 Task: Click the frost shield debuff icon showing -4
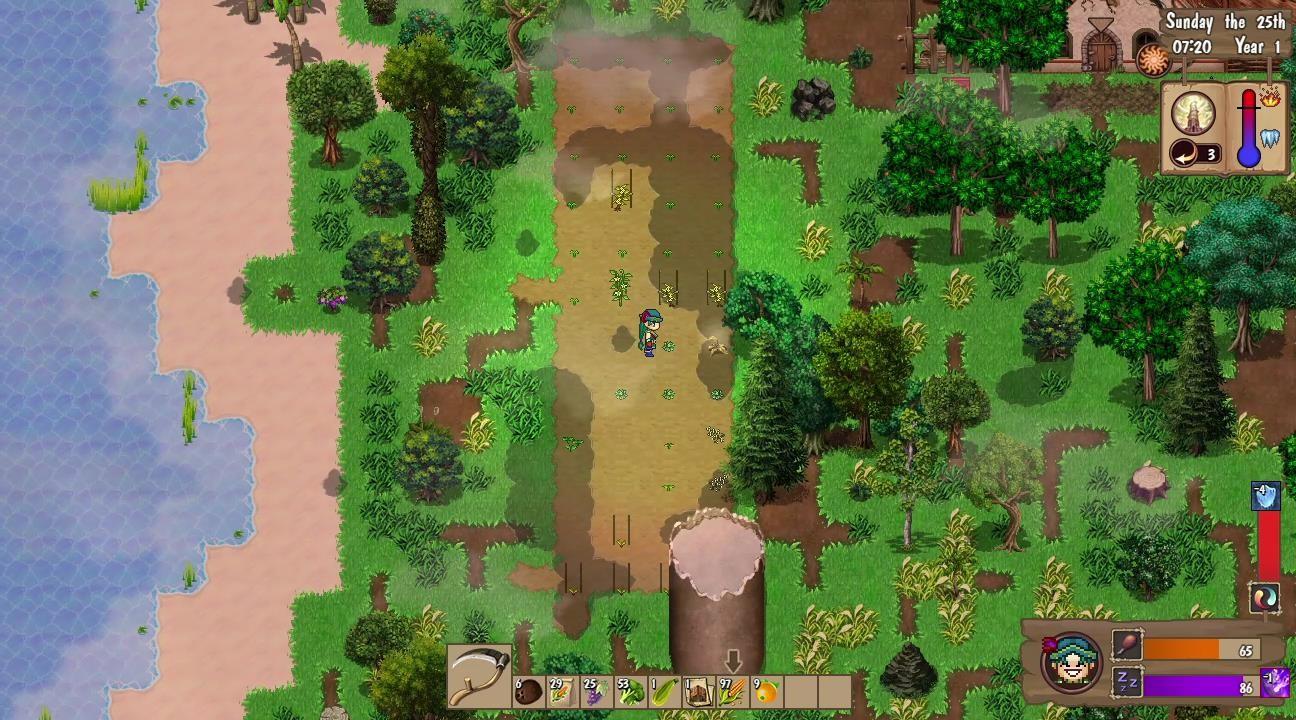pyautogui.click(x=1265, y=494)
